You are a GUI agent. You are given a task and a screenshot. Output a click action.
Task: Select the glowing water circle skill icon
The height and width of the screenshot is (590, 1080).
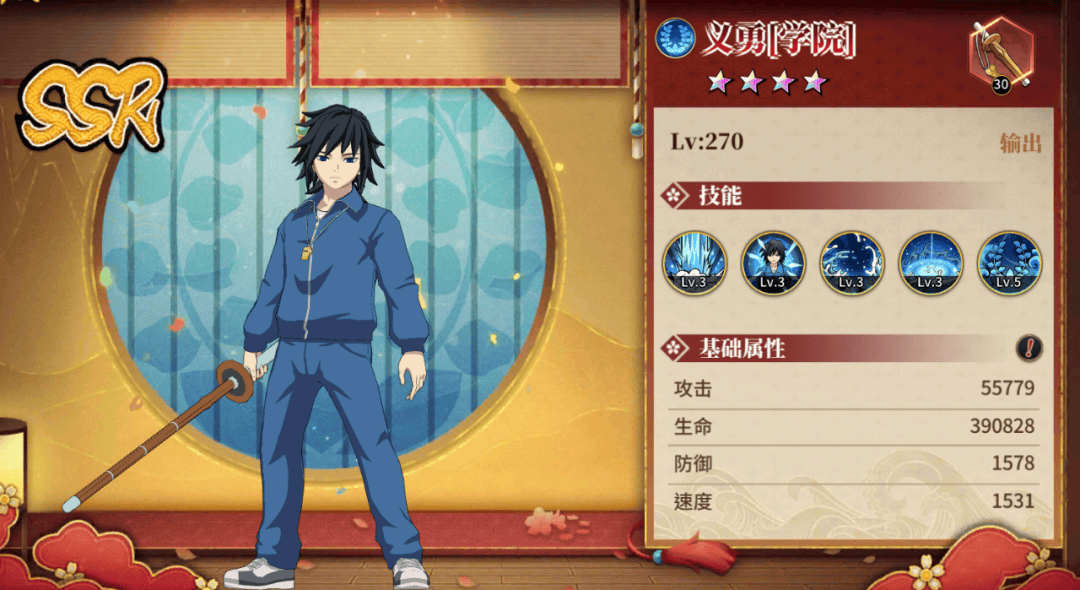(x=930, y=263)
